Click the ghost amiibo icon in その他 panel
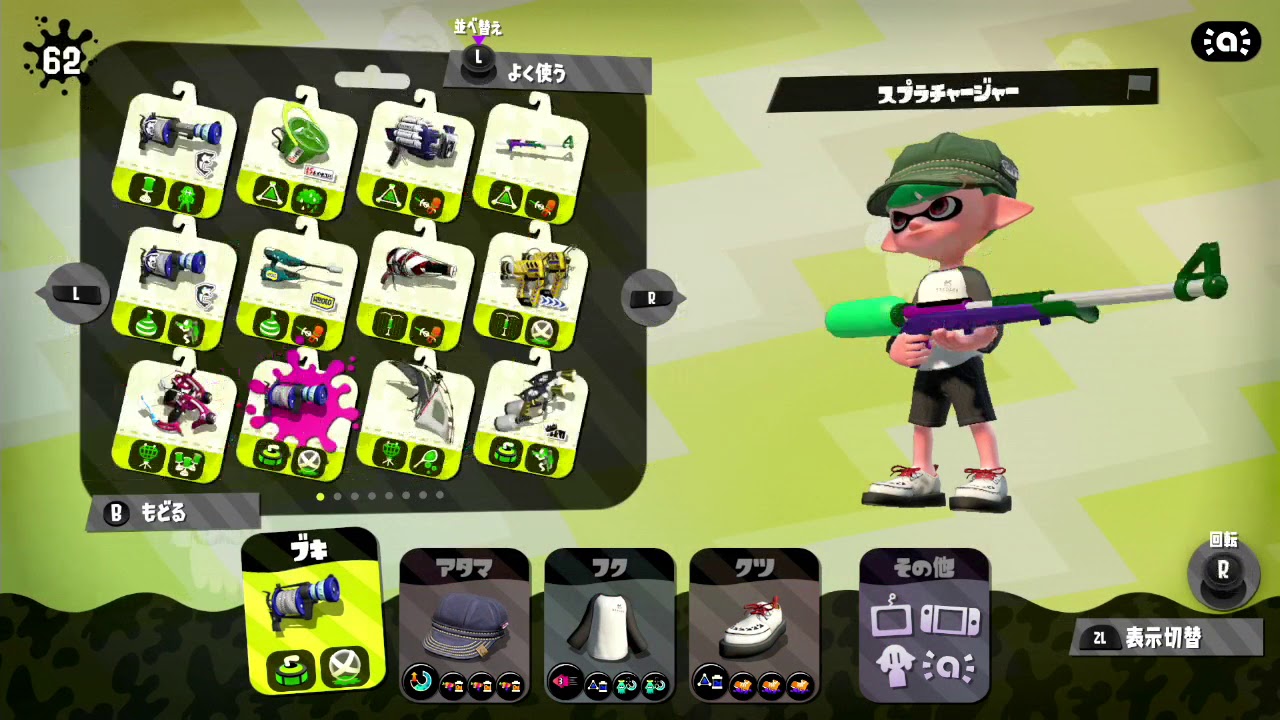This screenshot has width=1280, height=720. coord(894,666)
